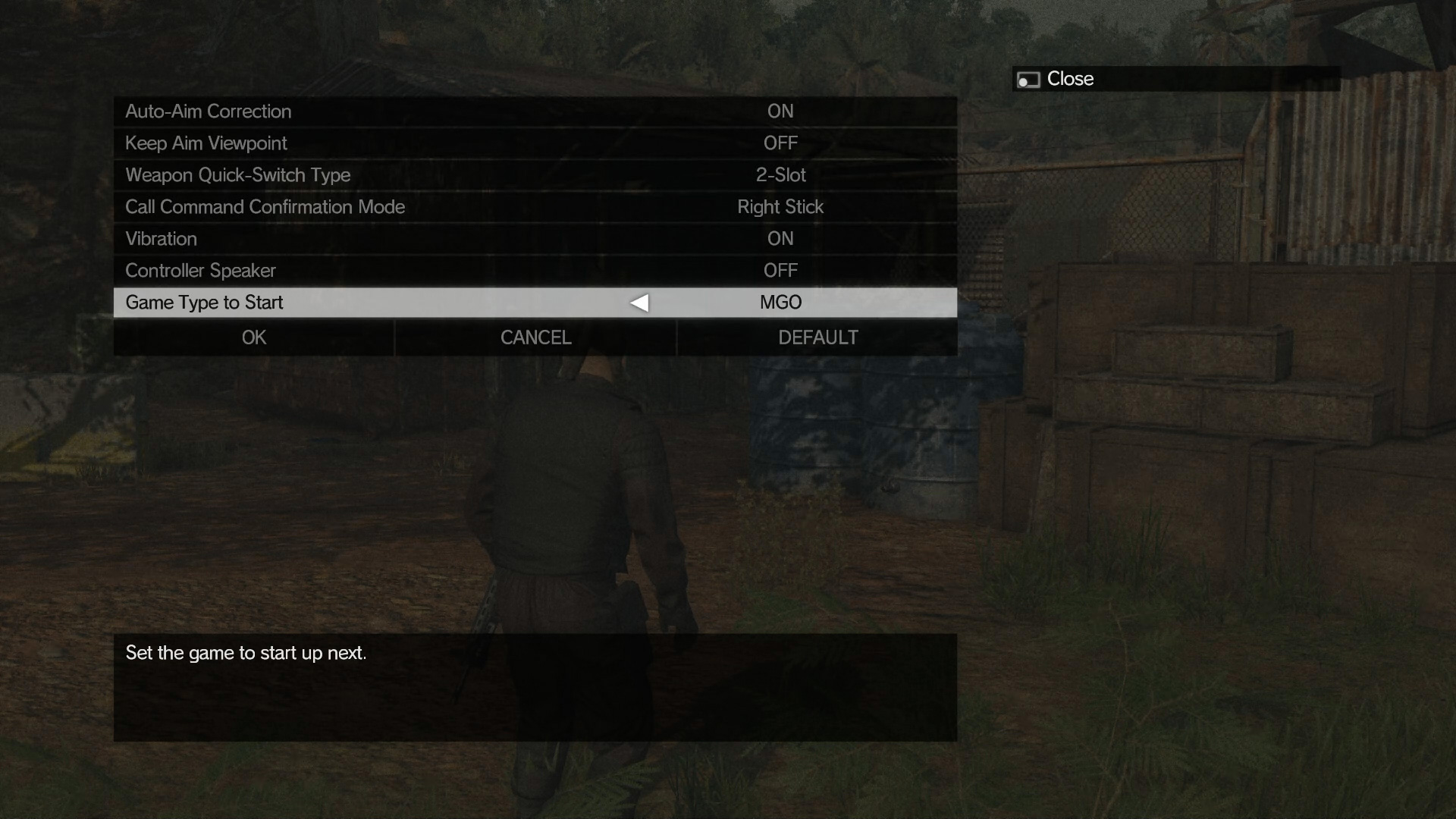This screenshot has height=819, width=1456.
Task: Select the Auto-Aim Correction row
Action: tap(535, 111)
